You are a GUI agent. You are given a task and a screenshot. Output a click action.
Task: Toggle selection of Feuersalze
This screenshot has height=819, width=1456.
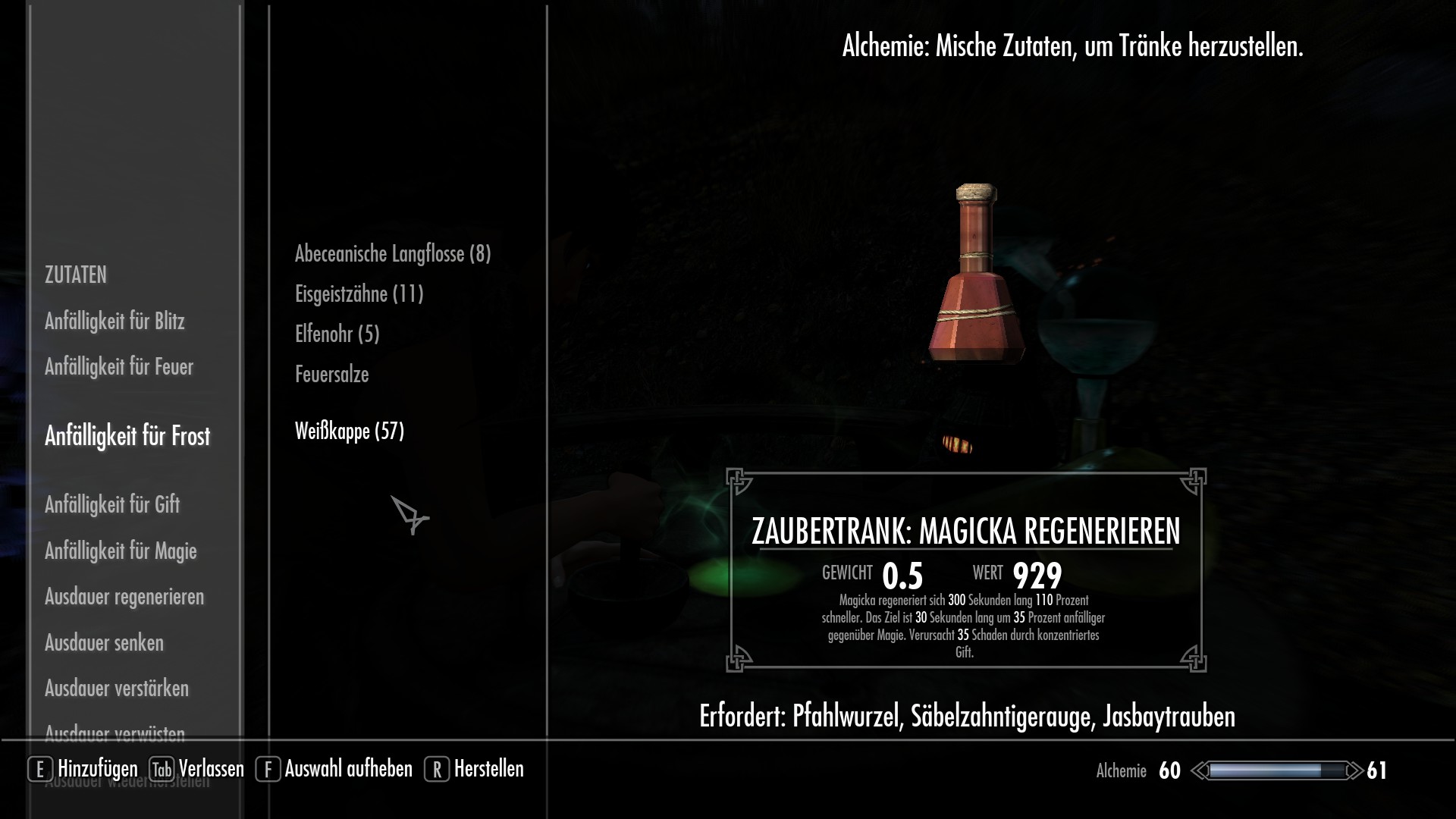(331, 374)
